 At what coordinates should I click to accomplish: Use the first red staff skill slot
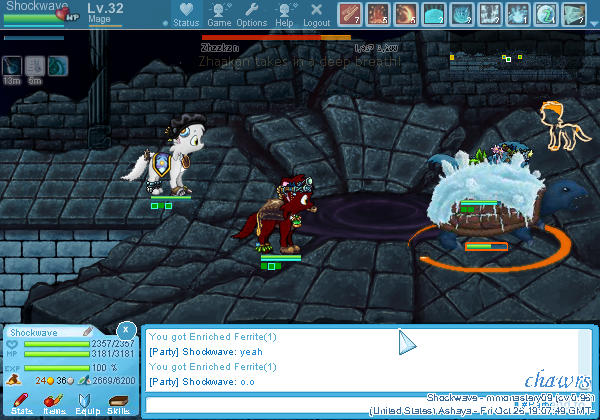click(x=349, y=14)
